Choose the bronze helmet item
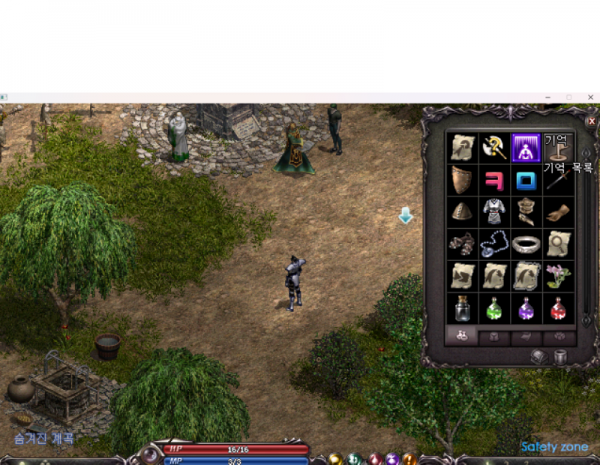Image resolution: width=600 pixels, height=465 pixels. 461,212
